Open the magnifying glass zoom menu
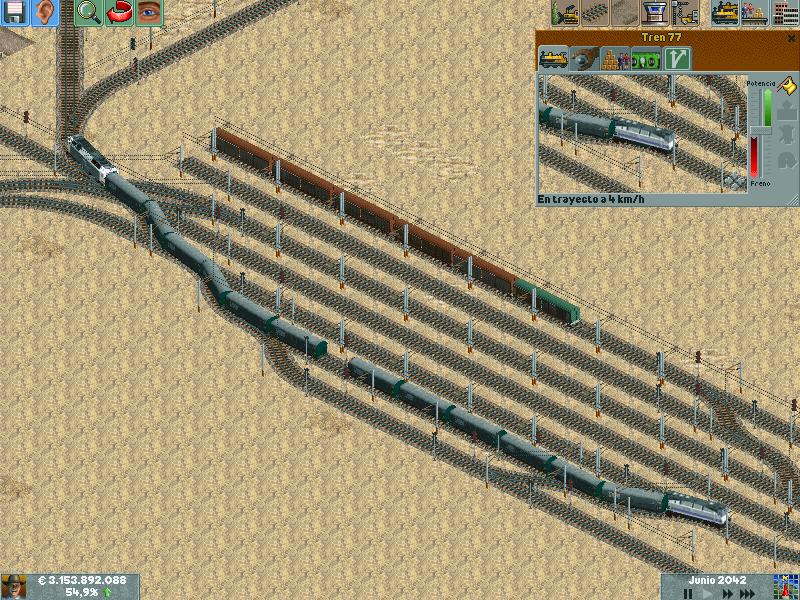The width and height of the screenshot is (800, 600). (89, 13)
